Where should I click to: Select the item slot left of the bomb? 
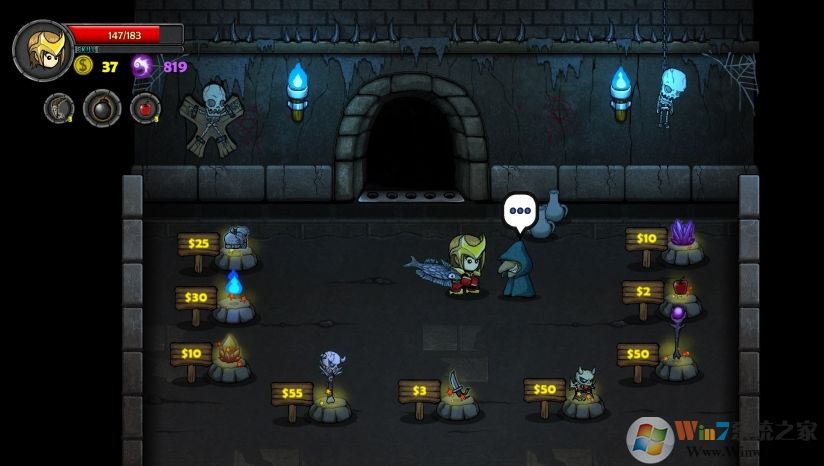pyautogui.click(x=59, y=108)
